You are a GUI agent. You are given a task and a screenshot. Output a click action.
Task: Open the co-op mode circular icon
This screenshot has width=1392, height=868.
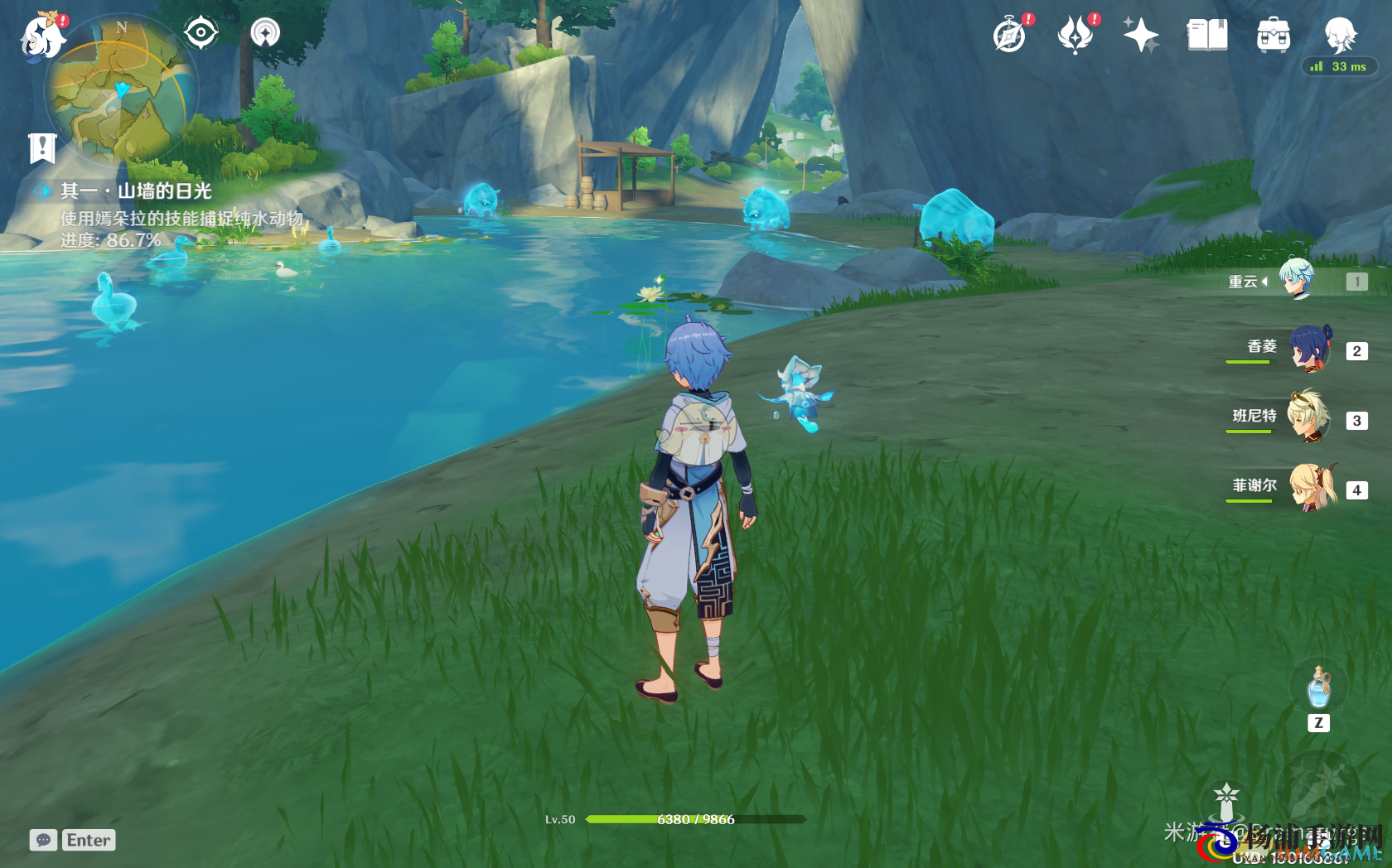pos(265,33)
